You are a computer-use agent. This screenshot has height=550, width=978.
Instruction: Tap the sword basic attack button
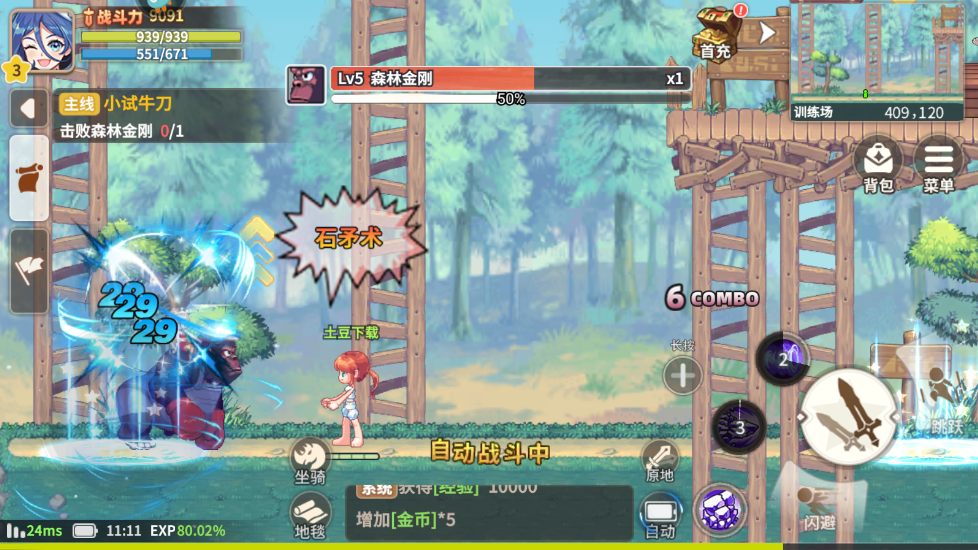[849, 416]
